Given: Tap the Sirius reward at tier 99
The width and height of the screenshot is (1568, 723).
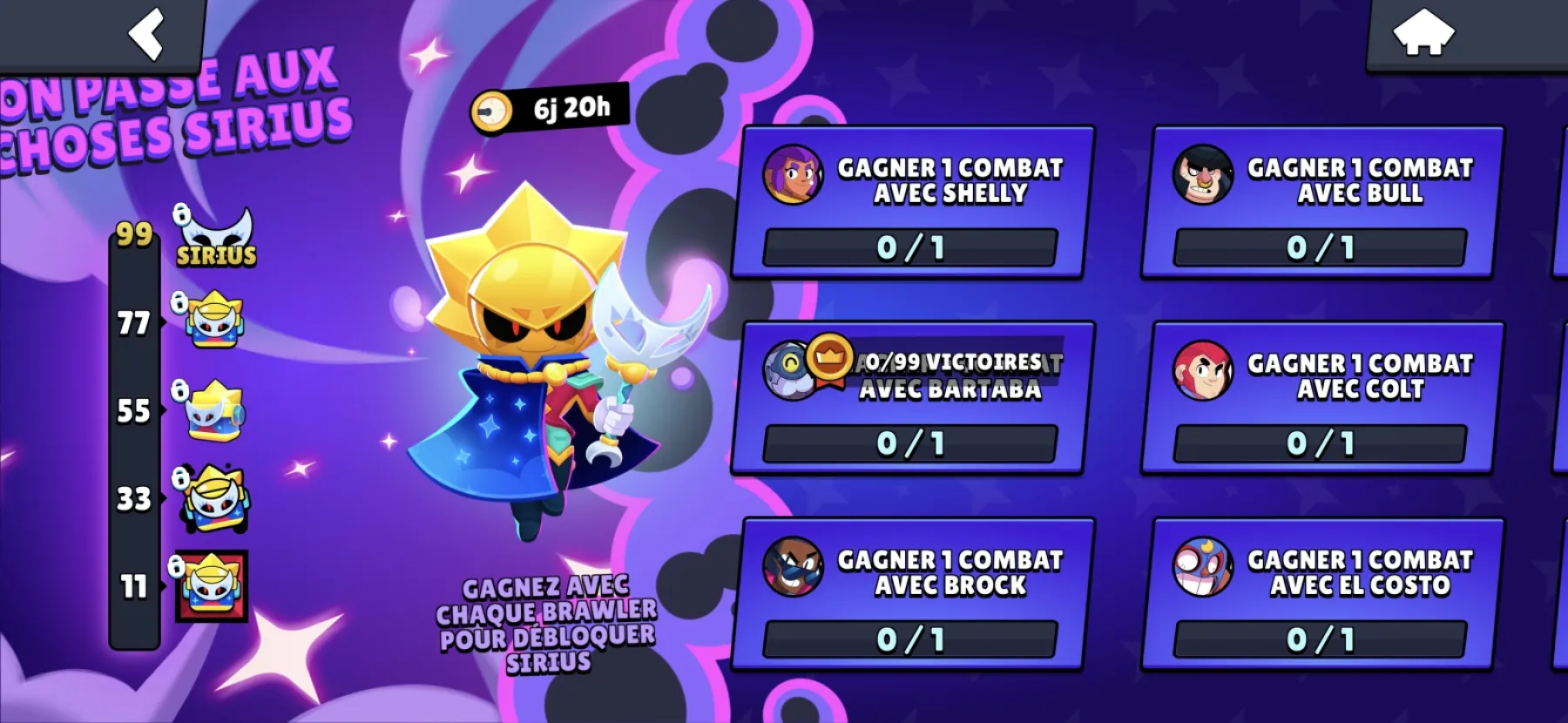Looking at the screenshot, I should pyautogui.click(x=215, y=238).
